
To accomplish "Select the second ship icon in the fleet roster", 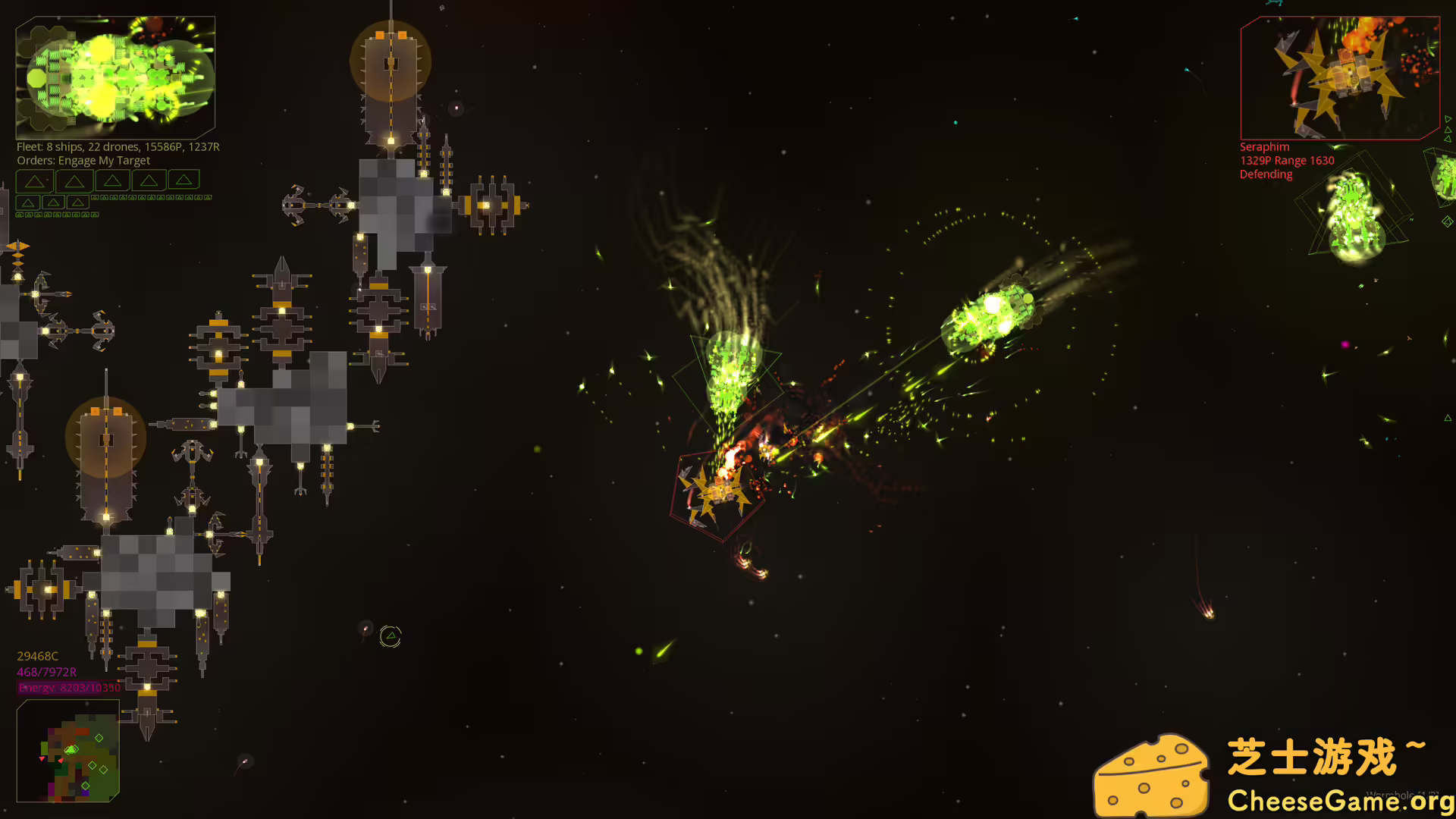I will click(74, 181).
